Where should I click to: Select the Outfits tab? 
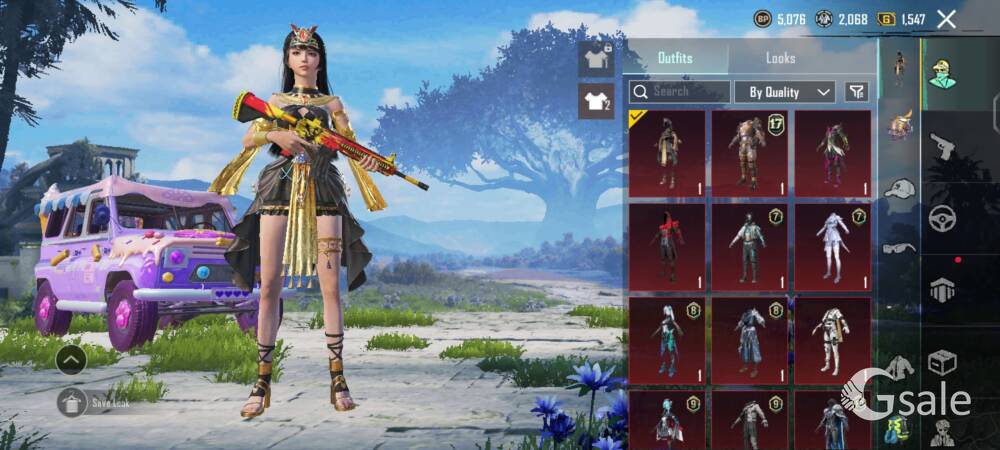tap(675, 58)
